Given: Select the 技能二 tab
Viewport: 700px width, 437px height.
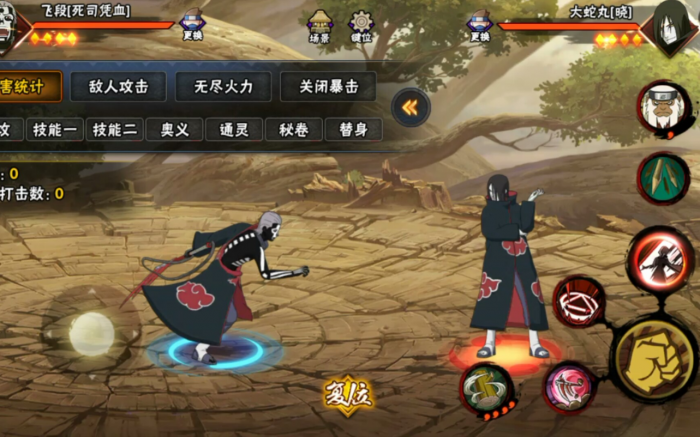Looking at the screenshot, I should [x=114, y=130].
